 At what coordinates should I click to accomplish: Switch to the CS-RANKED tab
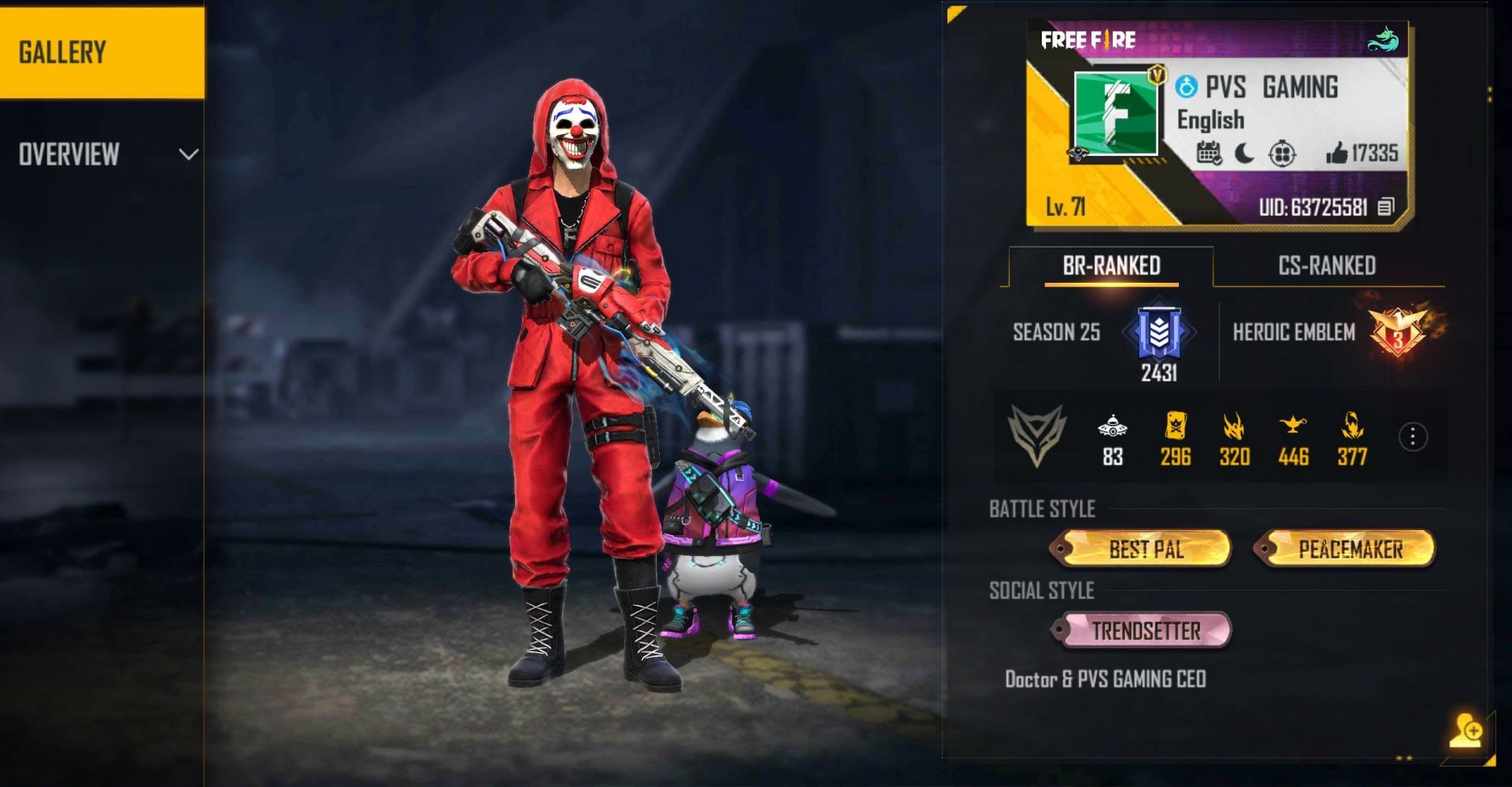pos(1327,265)
